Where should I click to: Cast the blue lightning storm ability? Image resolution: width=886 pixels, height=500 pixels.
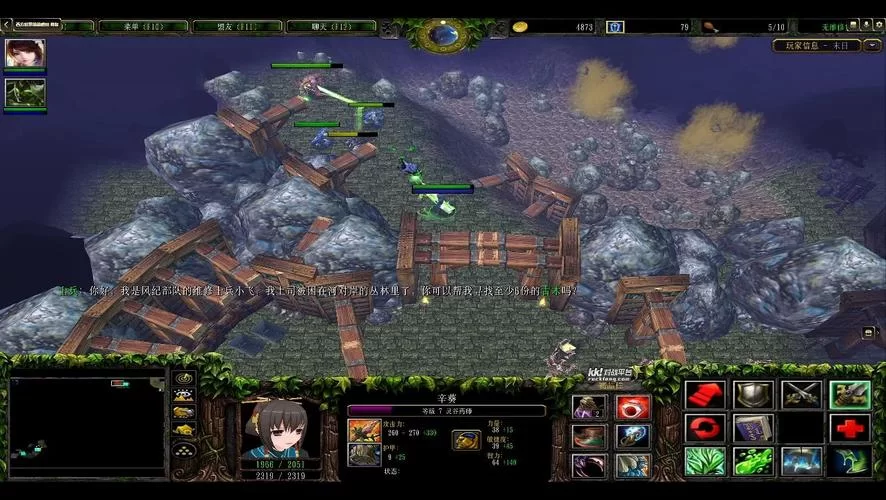(x=801, y=461)
